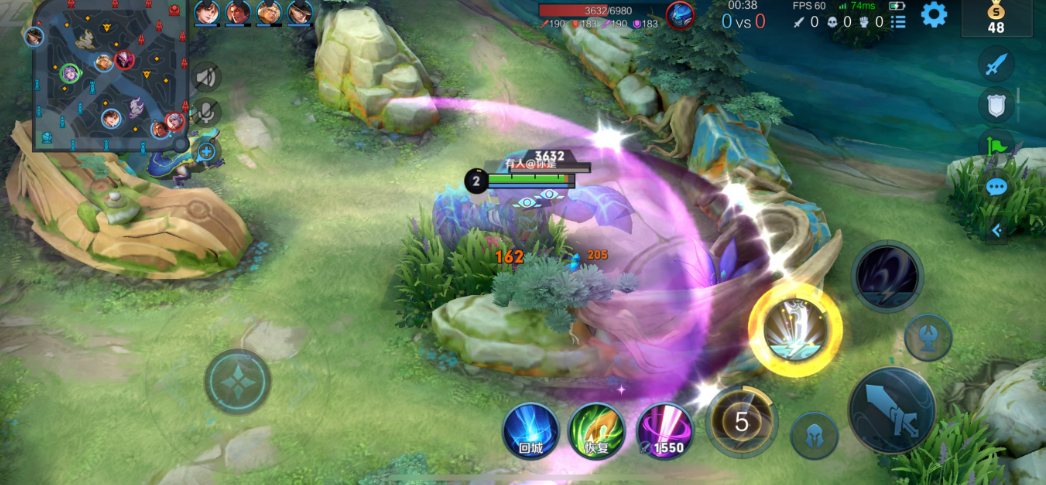The height and width of the screenshot is (485, 1046).
Task: Activate the purple summoner spell showing 1550
Action: (x=664, y=431)
